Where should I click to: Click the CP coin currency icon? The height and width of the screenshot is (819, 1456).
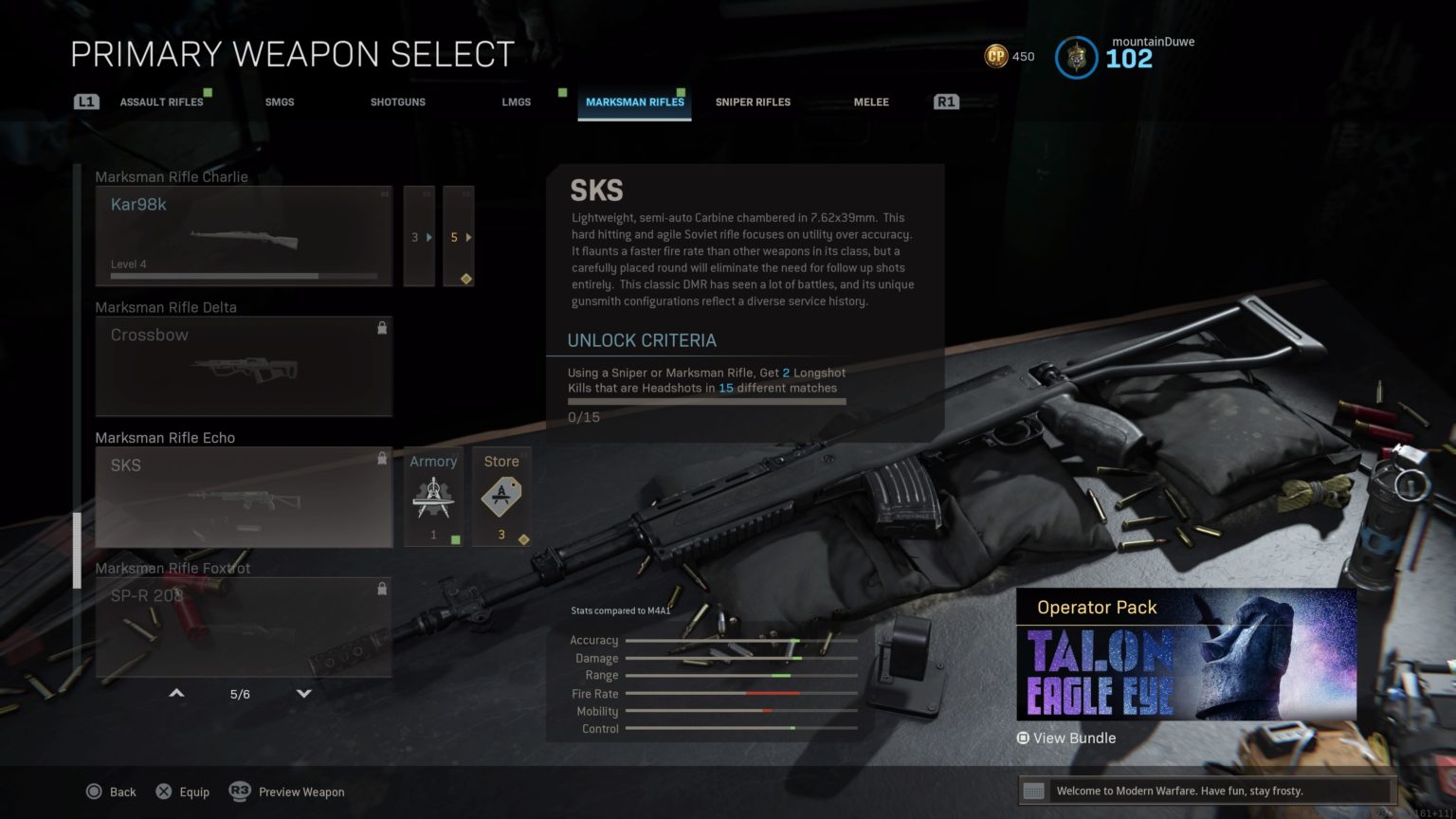coord(994,57)
